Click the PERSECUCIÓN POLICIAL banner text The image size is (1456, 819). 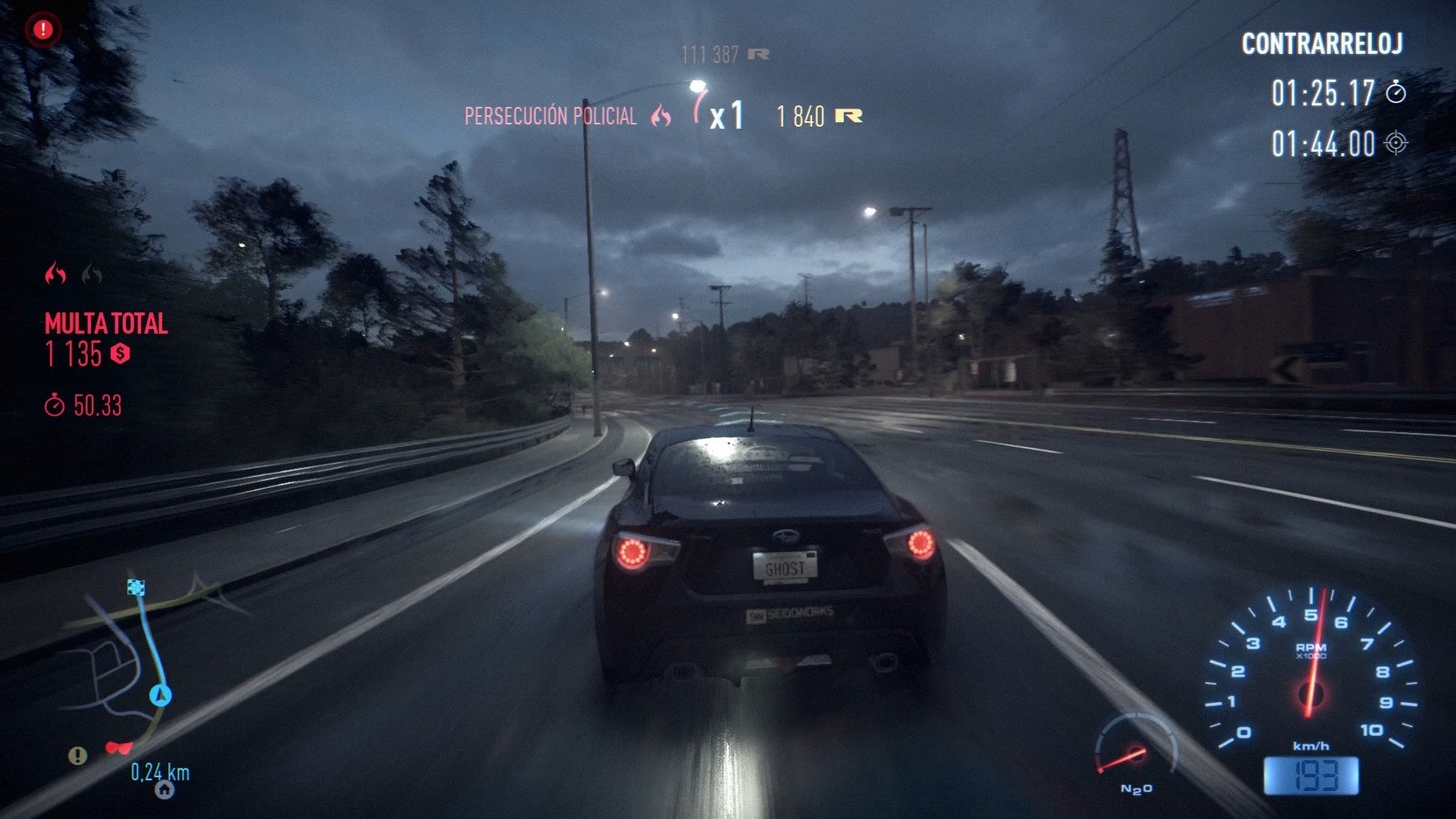tap(551, 117)
